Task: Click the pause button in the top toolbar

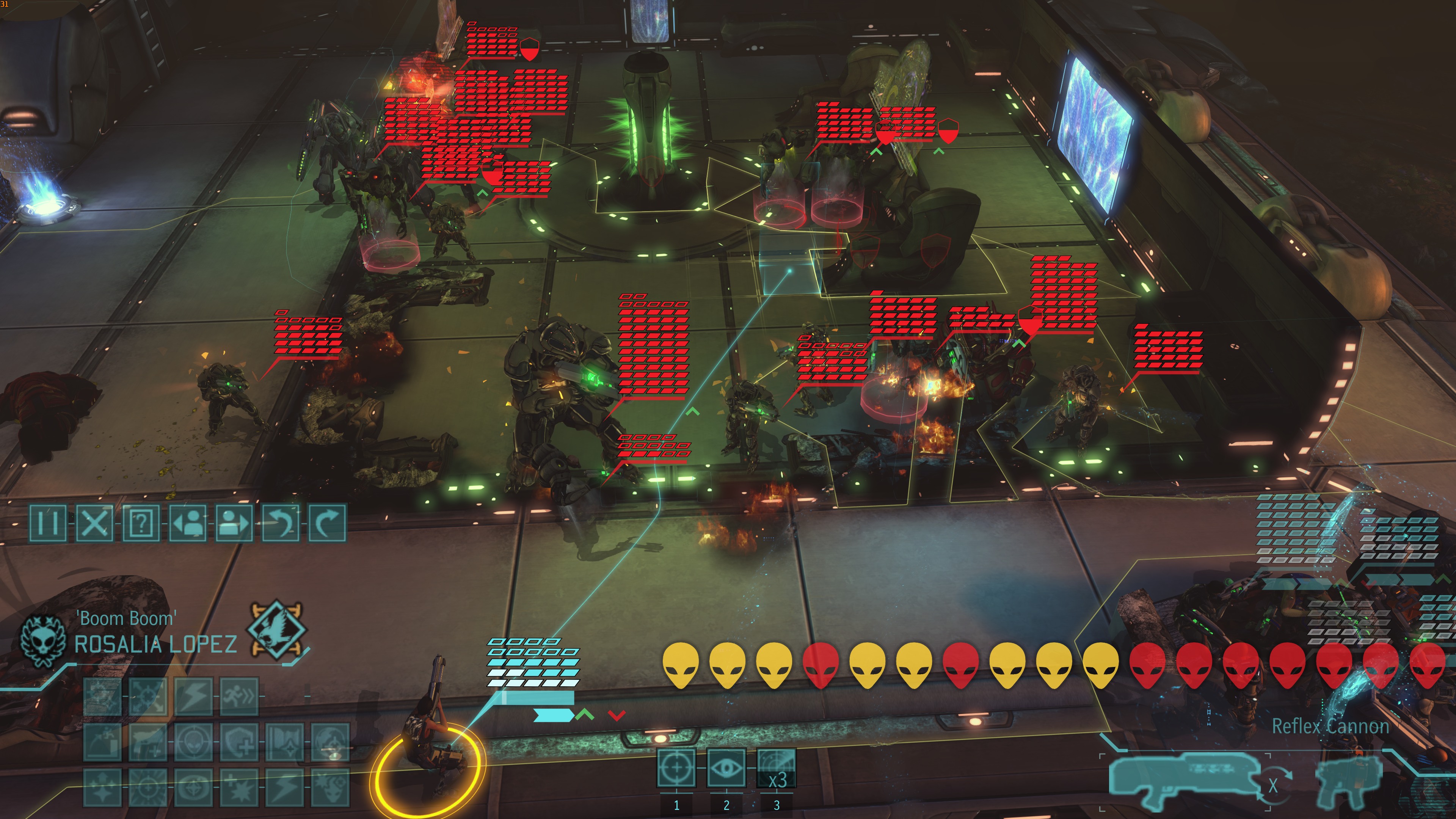Action: [47, 523]
